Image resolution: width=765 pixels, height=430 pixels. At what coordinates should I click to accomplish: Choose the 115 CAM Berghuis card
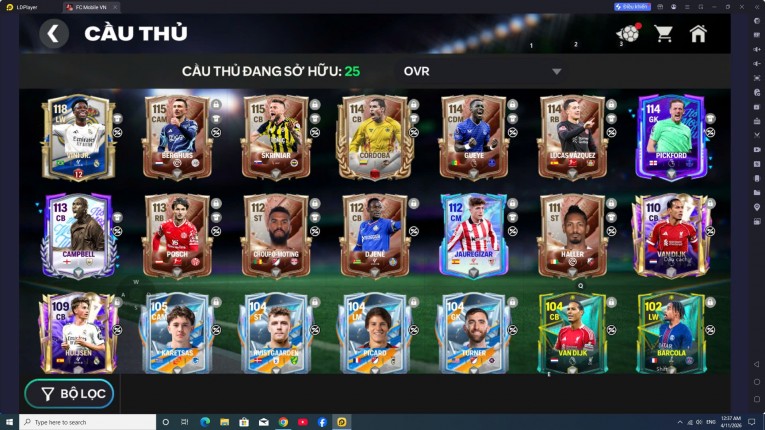point(176,138)
